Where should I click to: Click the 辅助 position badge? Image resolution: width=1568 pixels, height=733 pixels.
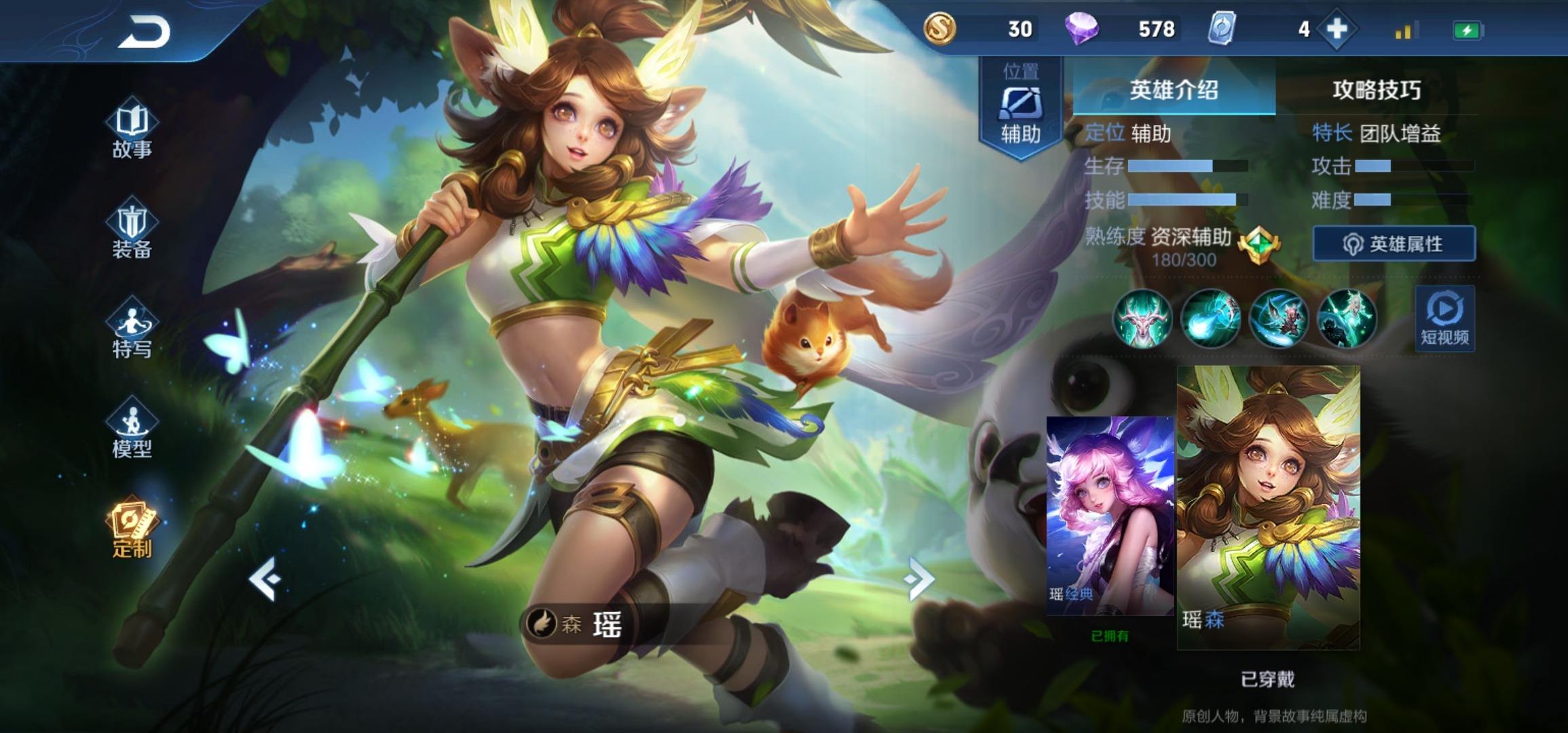(1020, 109)
